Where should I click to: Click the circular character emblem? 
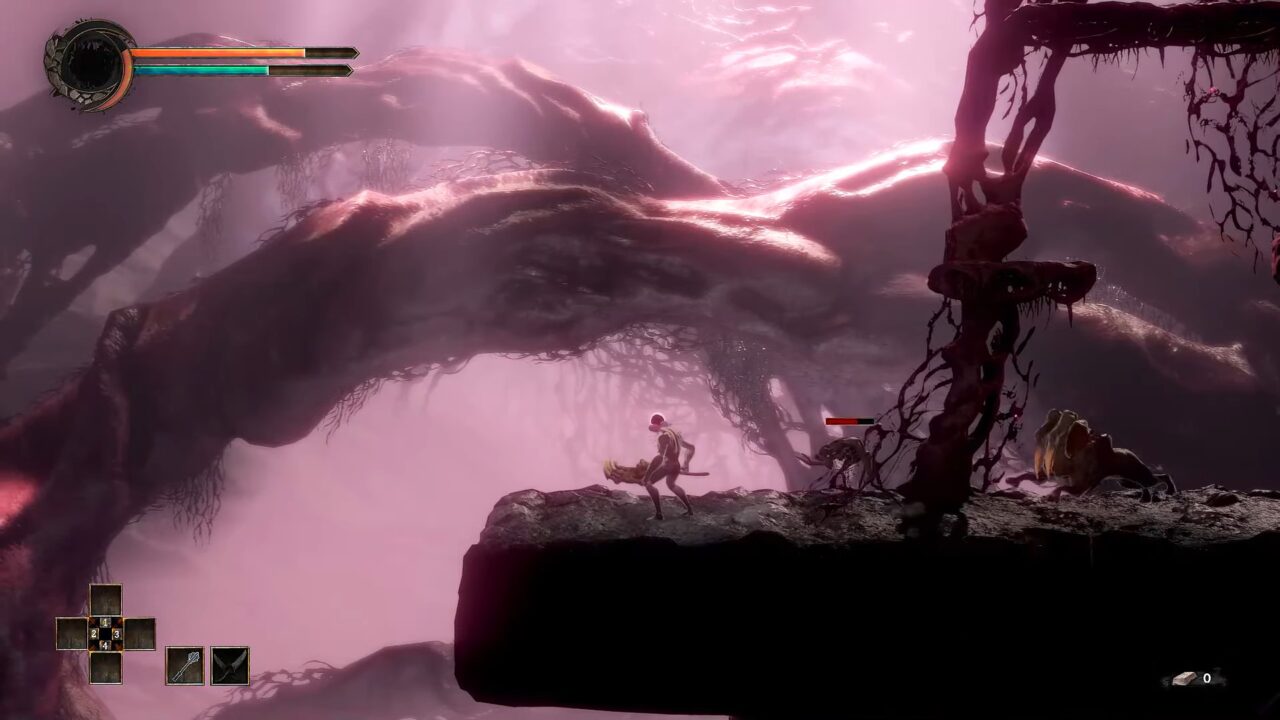tap(89, 65)
